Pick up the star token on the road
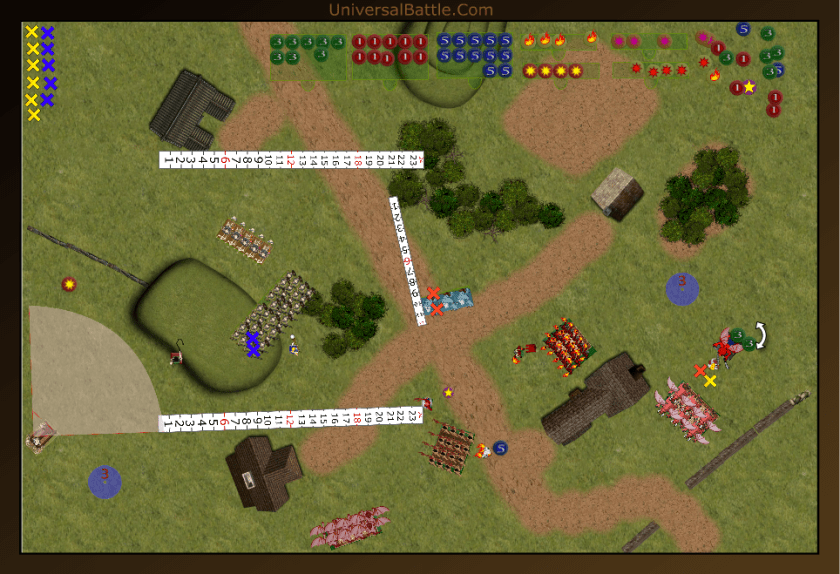 pos(448,392)
